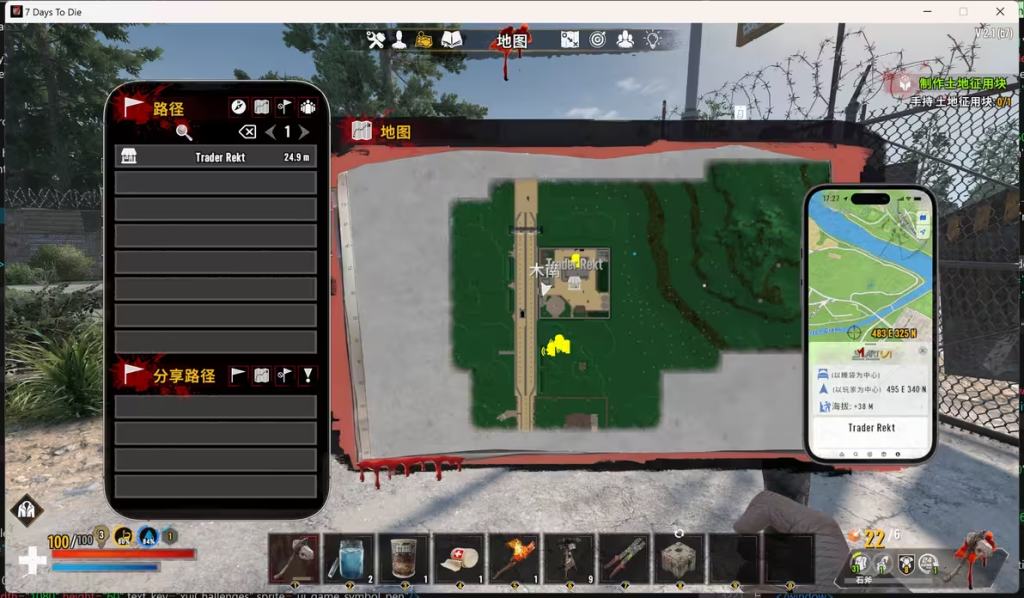
Task: Select the jar of water slot
Action: pos(349,558)
